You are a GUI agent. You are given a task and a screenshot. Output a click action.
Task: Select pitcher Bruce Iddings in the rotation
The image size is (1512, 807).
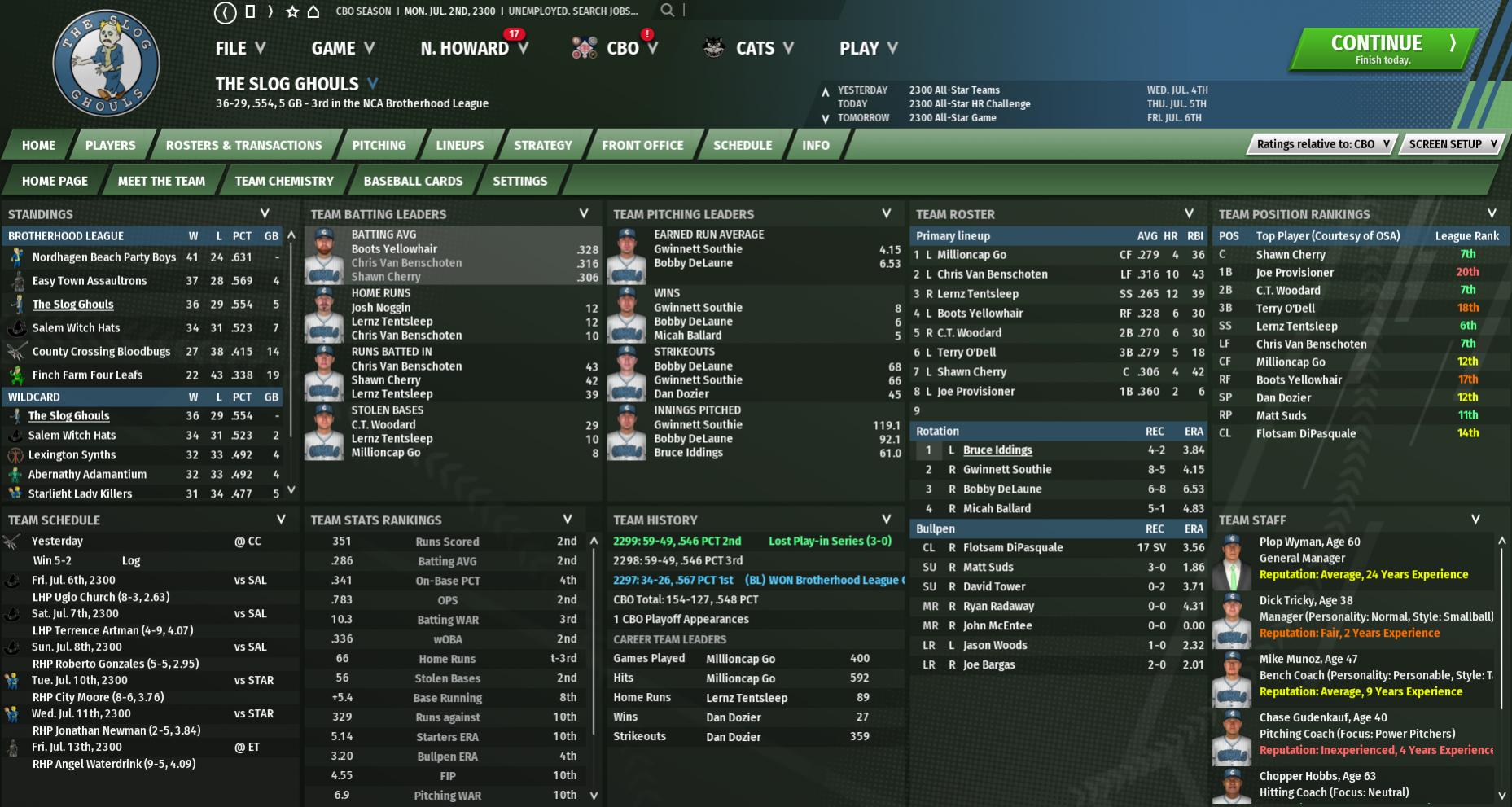997,450
